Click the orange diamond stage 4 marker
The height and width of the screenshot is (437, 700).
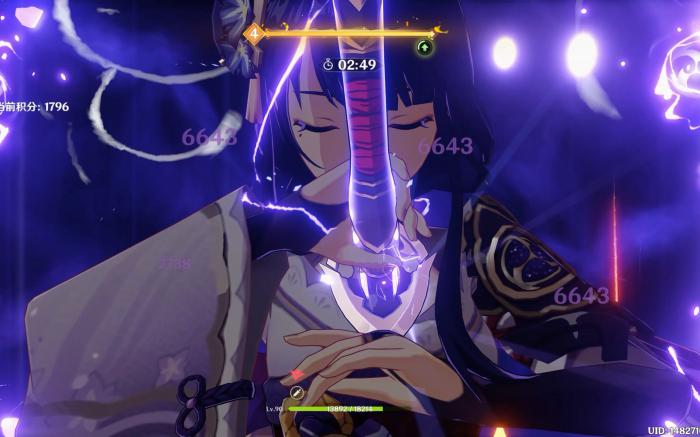(254, 33)
